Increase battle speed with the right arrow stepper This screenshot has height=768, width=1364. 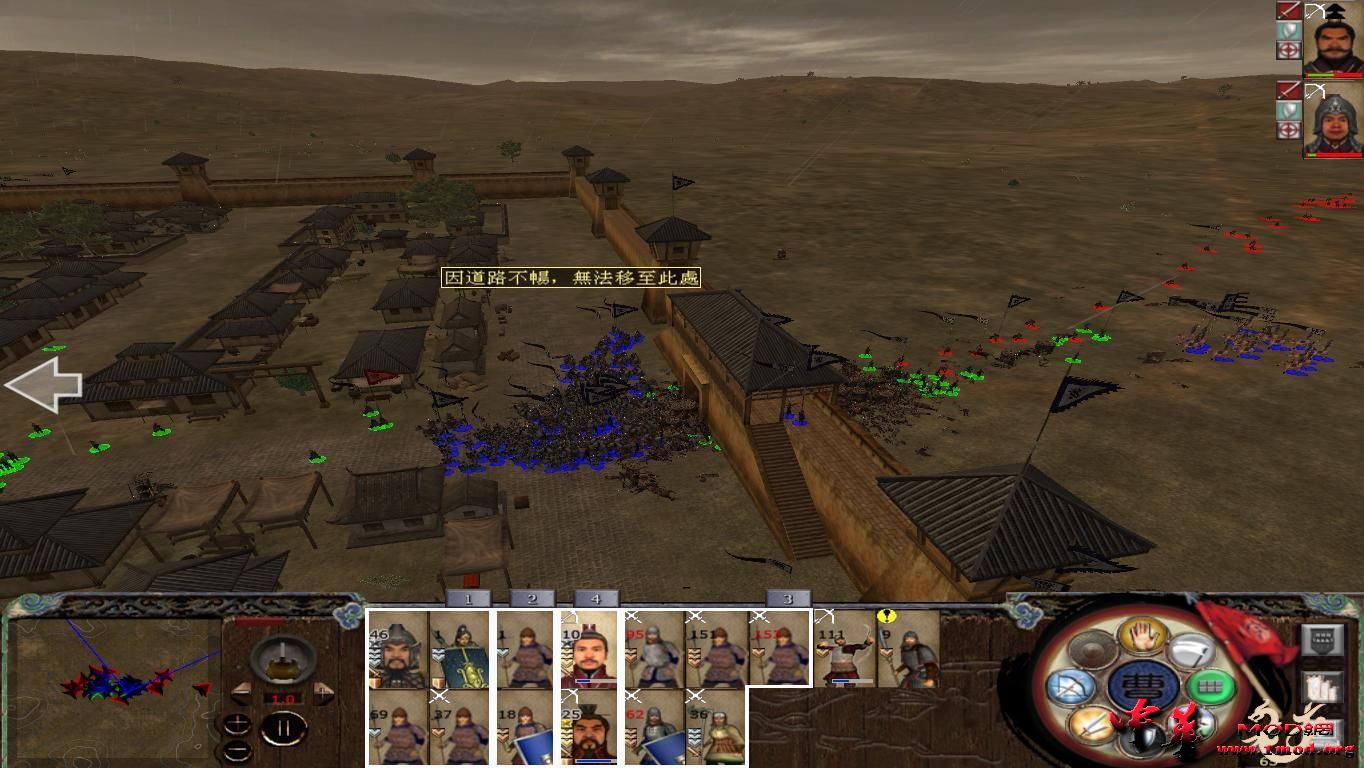coord(321,693)
